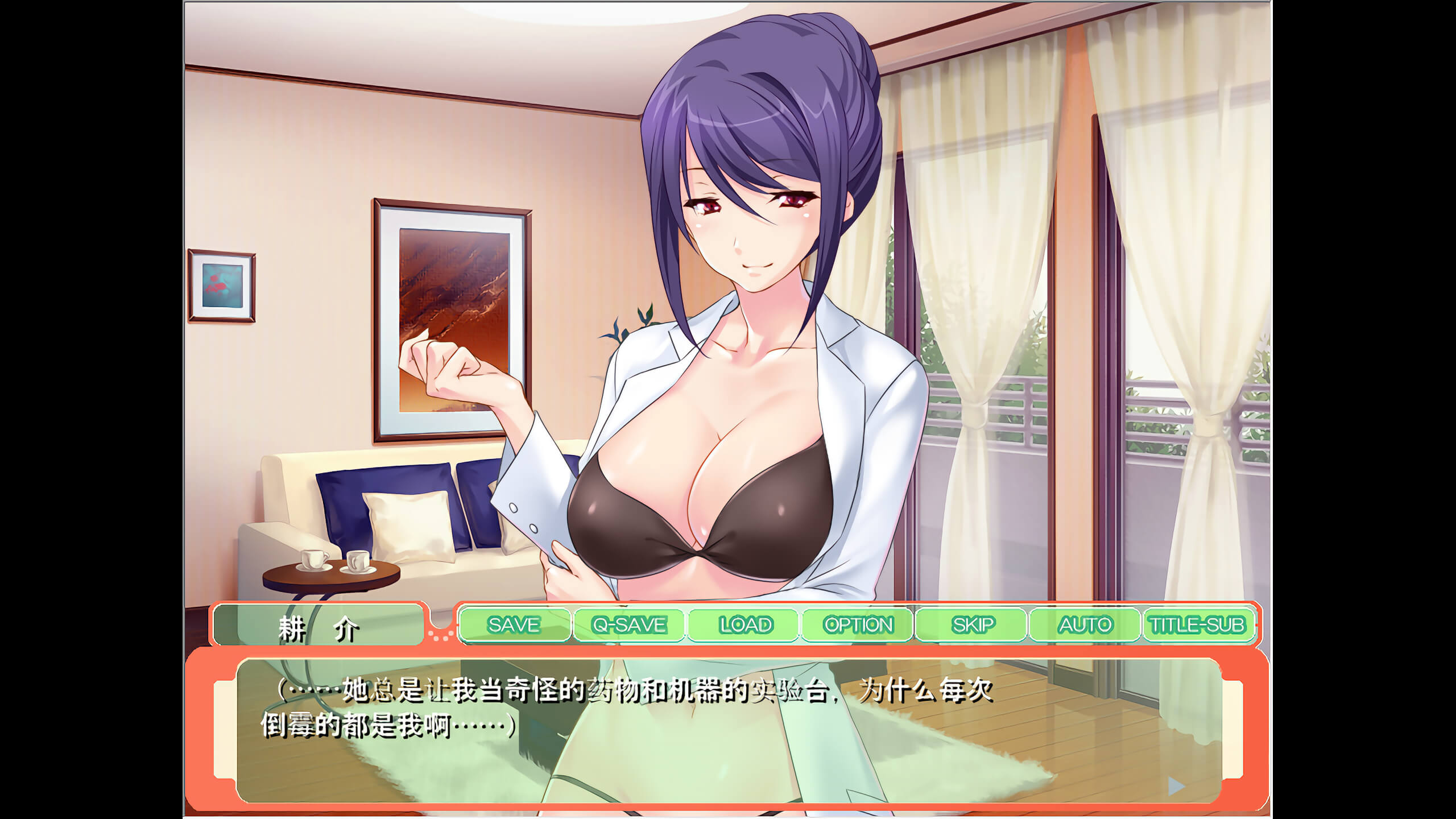Quick-save with the Q-SAVE button

(x=629, y=625)
